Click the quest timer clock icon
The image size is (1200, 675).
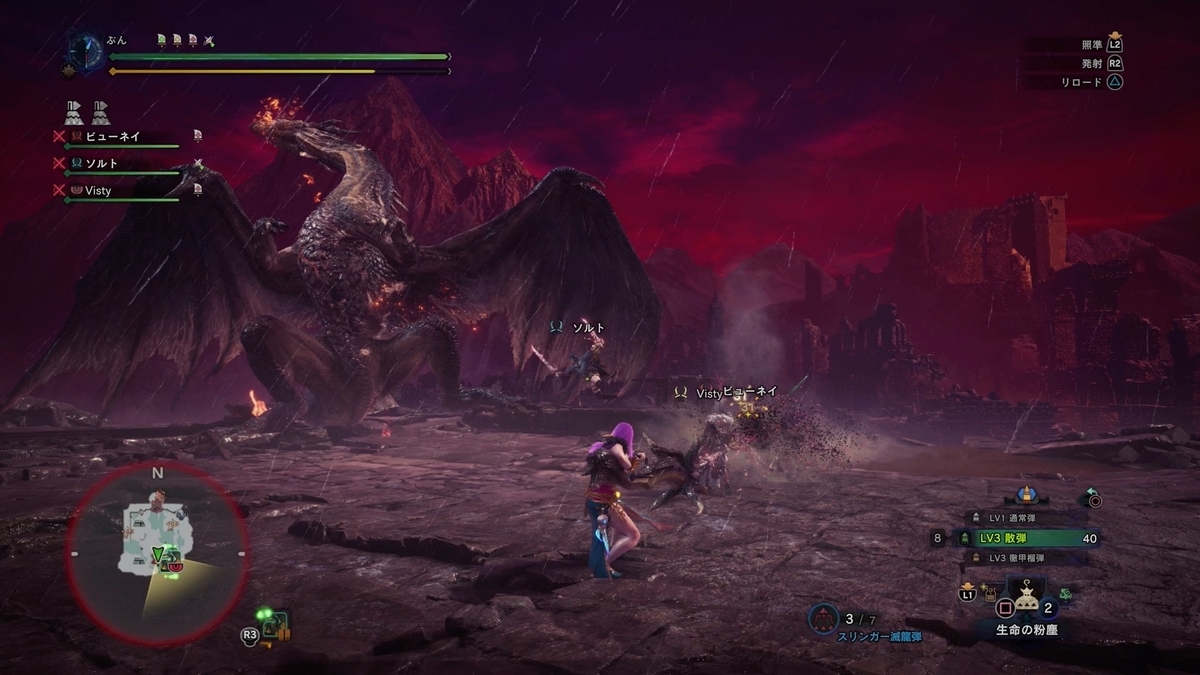coord(84,49)
